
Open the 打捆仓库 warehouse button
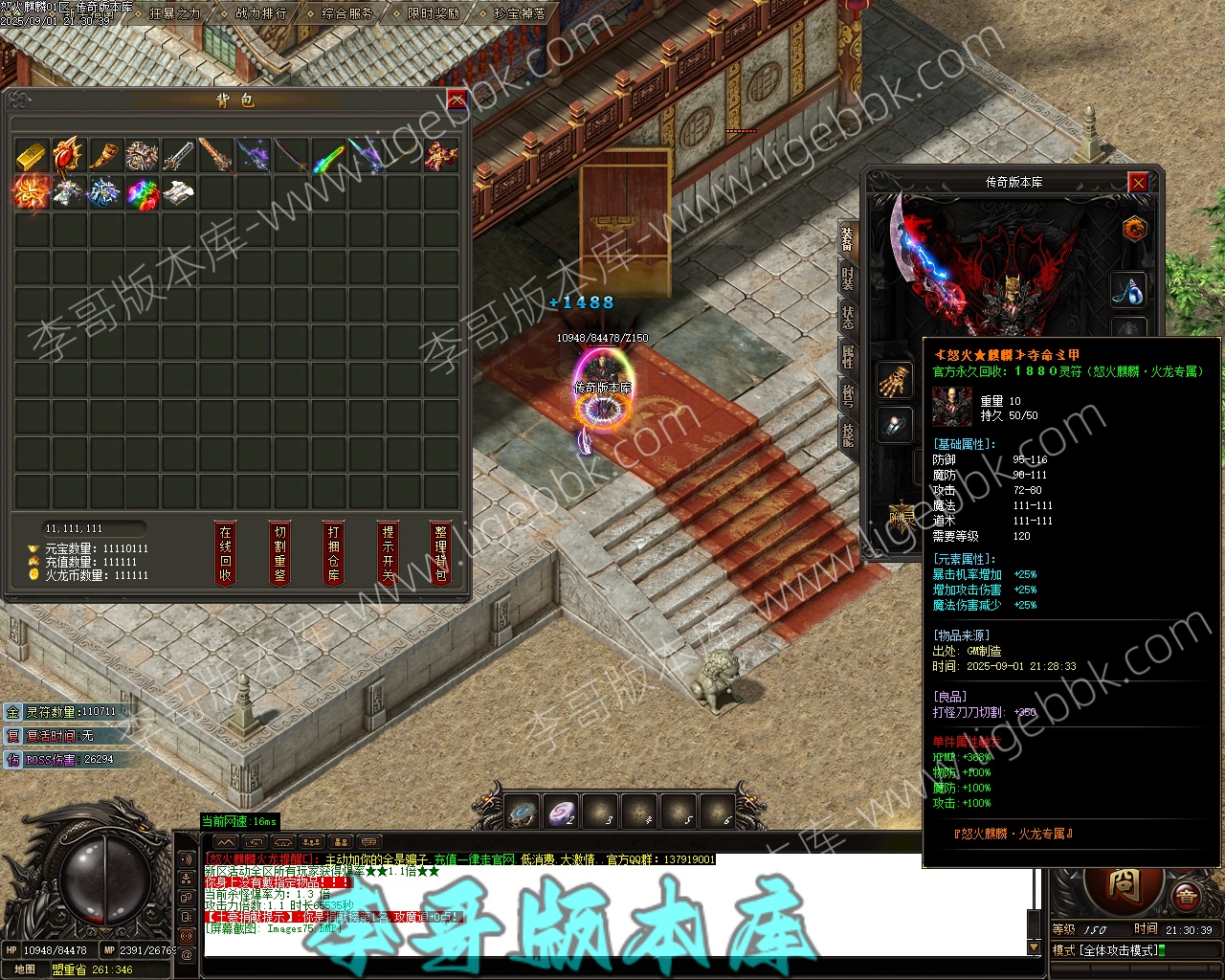(333, 553)
